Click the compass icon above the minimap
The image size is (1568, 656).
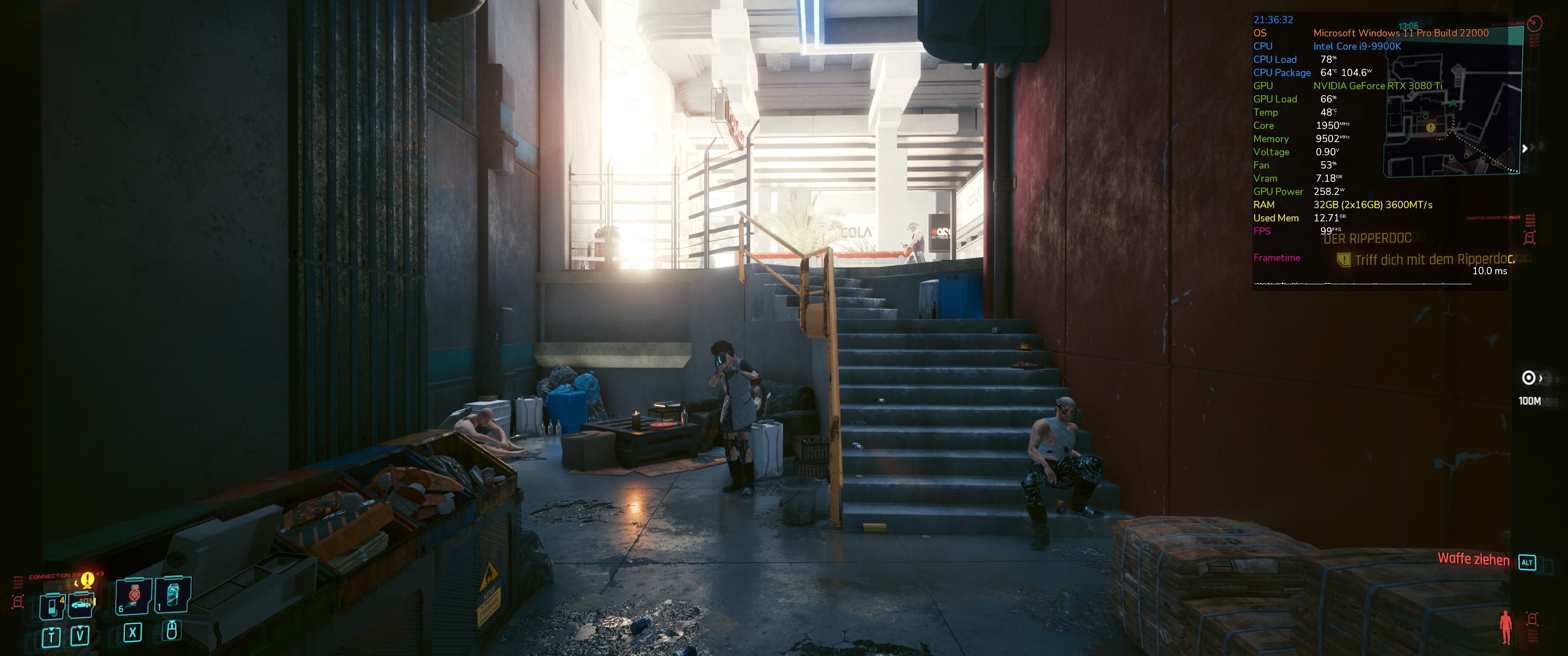[1535, 23]
